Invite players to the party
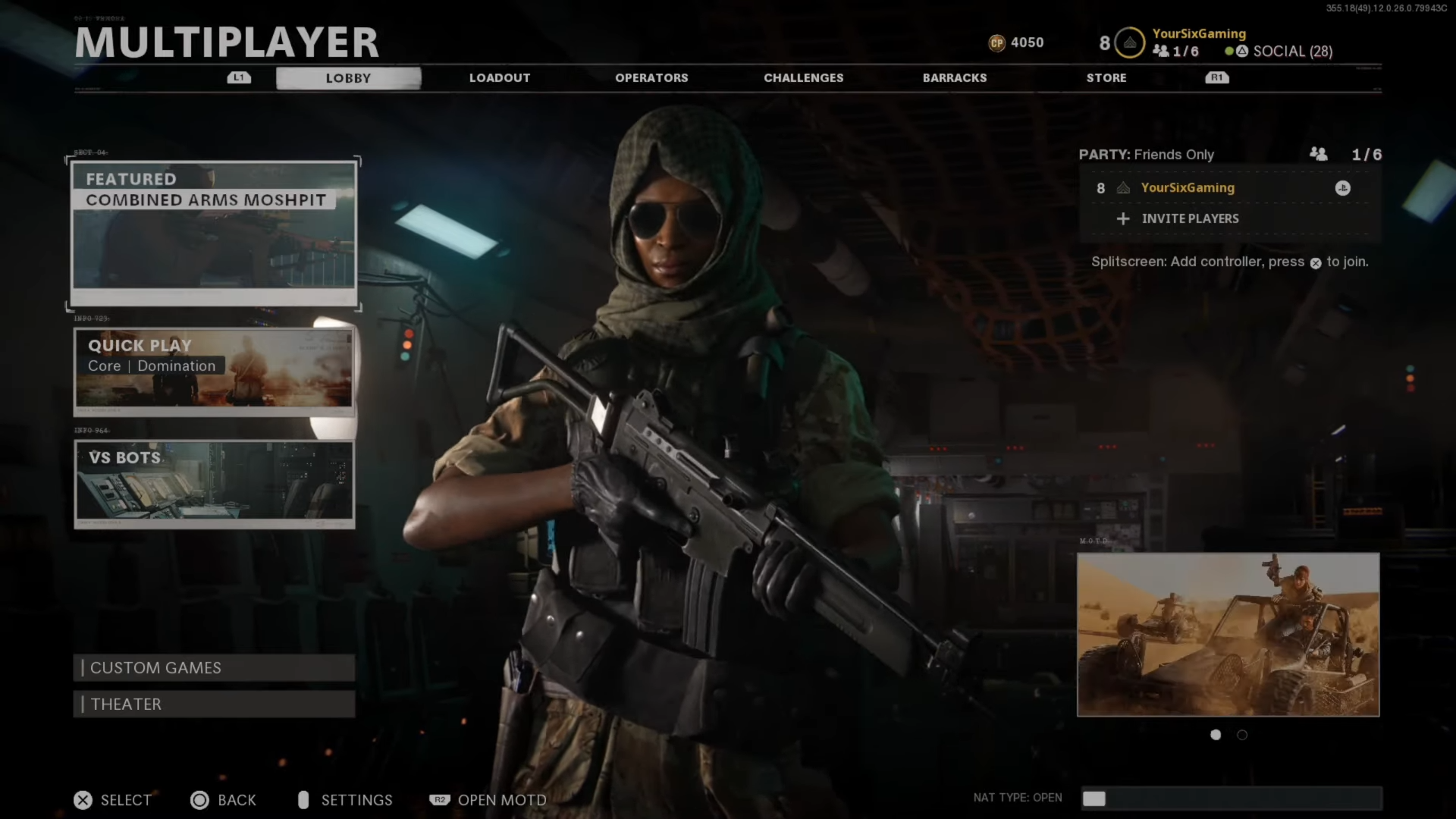Viewport: 1456px width, 819px height. [x=1189, y=219]
